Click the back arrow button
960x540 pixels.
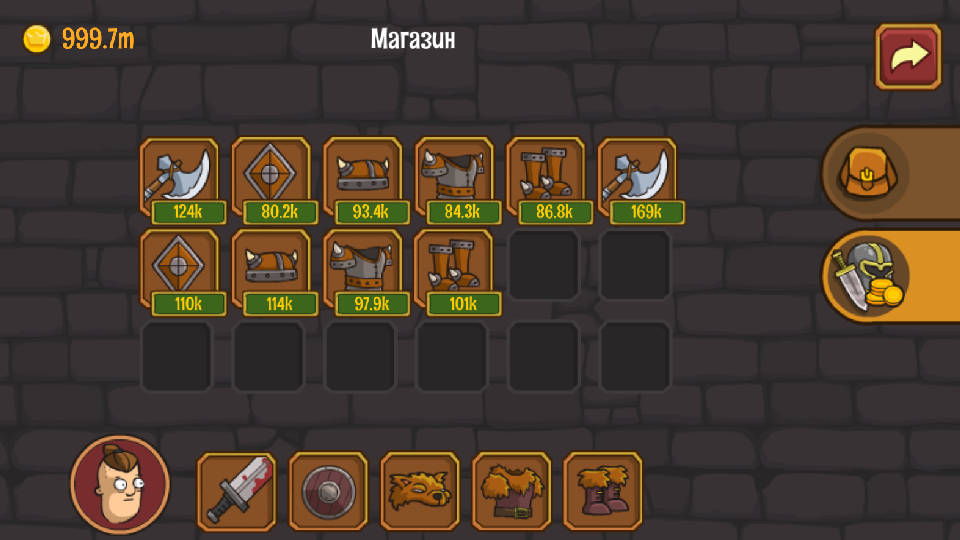[908, 57]
